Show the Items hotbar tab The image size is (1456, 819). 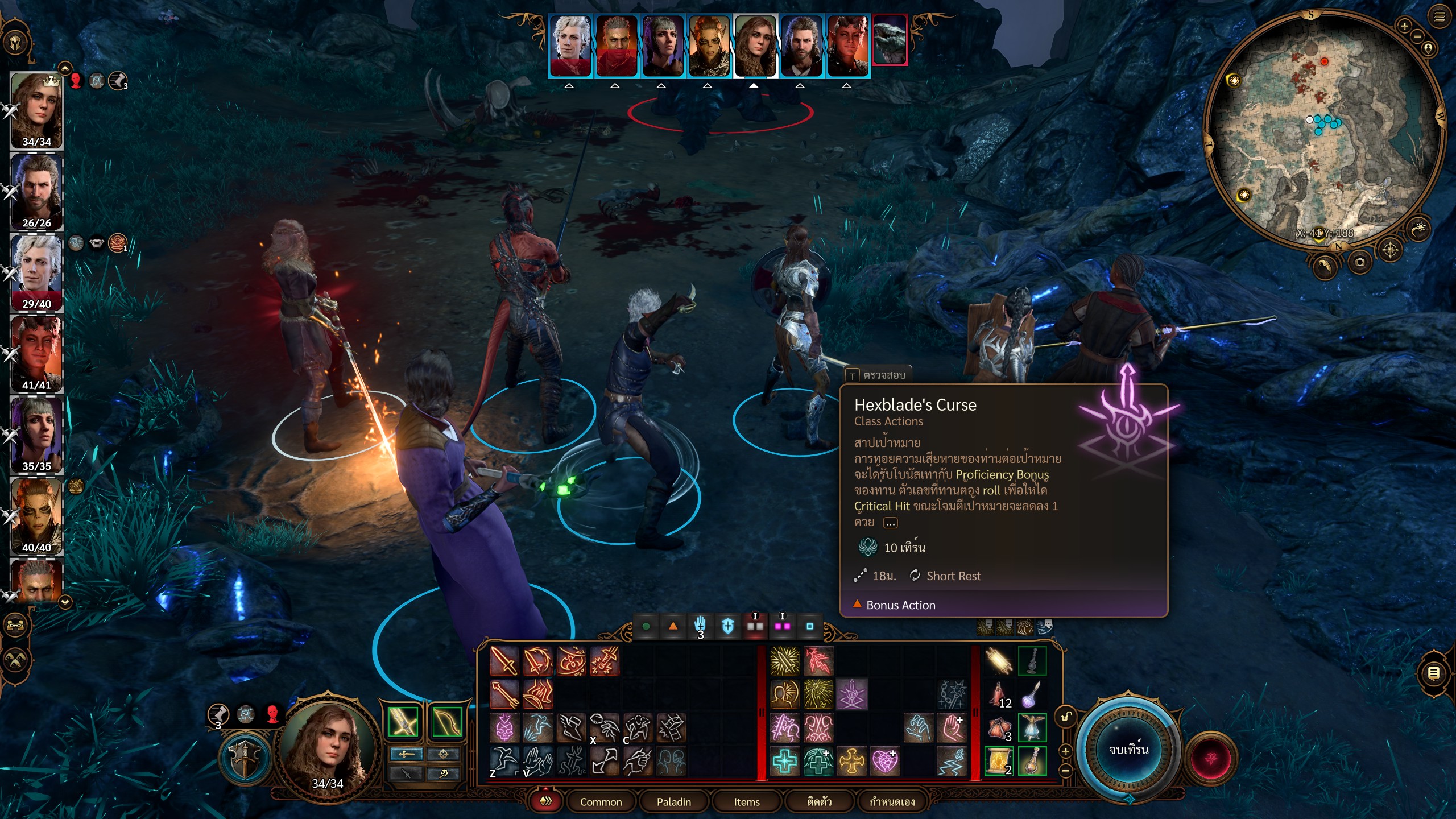click(x=746, y=801)
